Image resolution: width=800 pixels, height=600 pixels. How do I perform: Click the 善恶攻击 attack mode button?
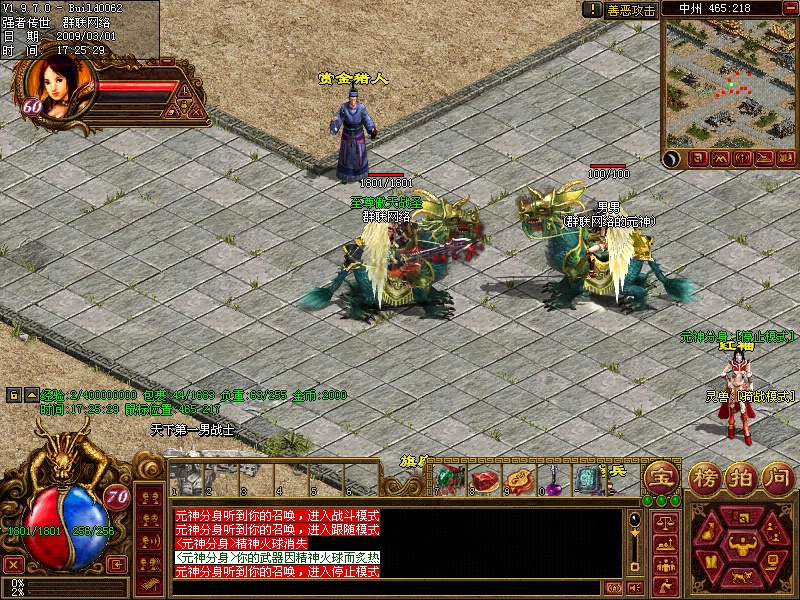[x=631, y=9]
